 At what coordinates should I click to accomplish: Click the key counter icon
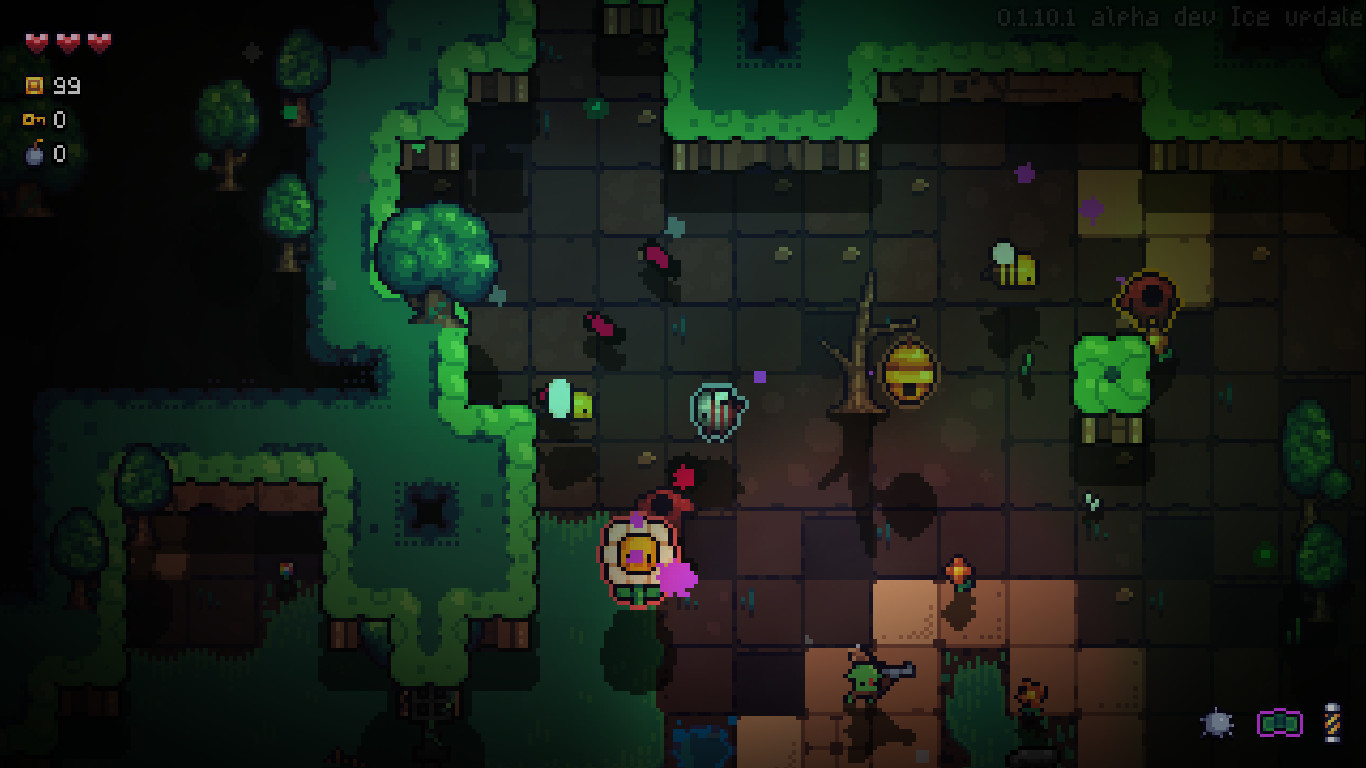pyautogui.click(x=33, y=120)
